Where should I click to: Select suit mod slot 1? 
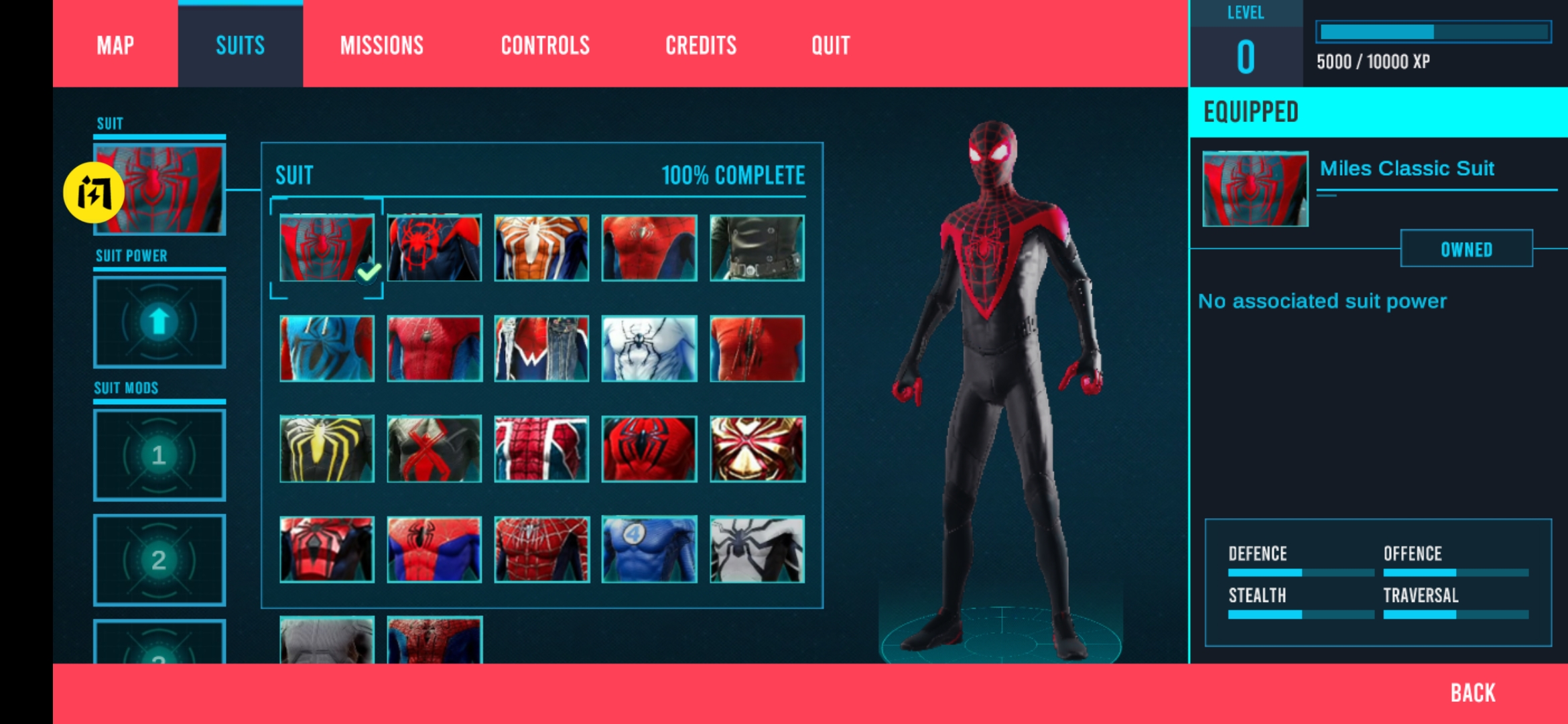pyautogui.click(x=159, y=455)
